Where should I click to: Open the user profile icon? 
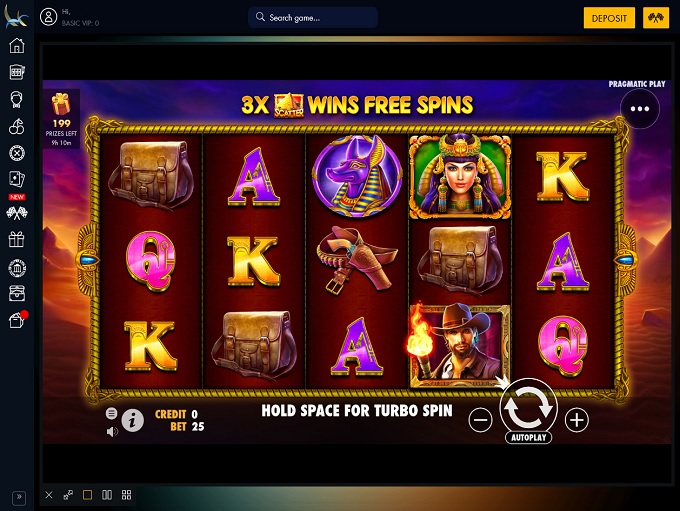[x=48, y=18]
